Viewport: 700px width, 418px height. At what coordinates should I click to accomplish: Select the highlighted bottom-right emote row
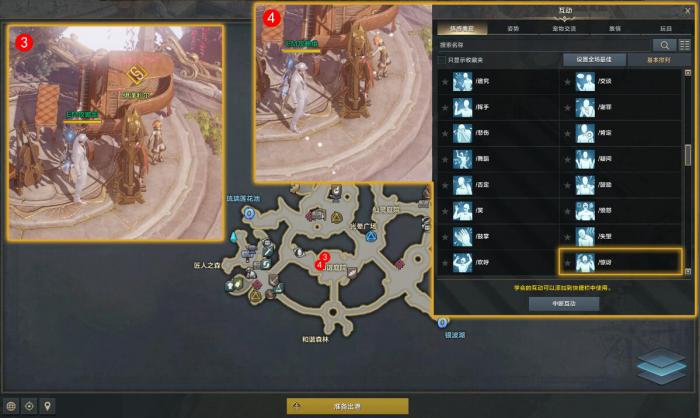tap(620, 263)
